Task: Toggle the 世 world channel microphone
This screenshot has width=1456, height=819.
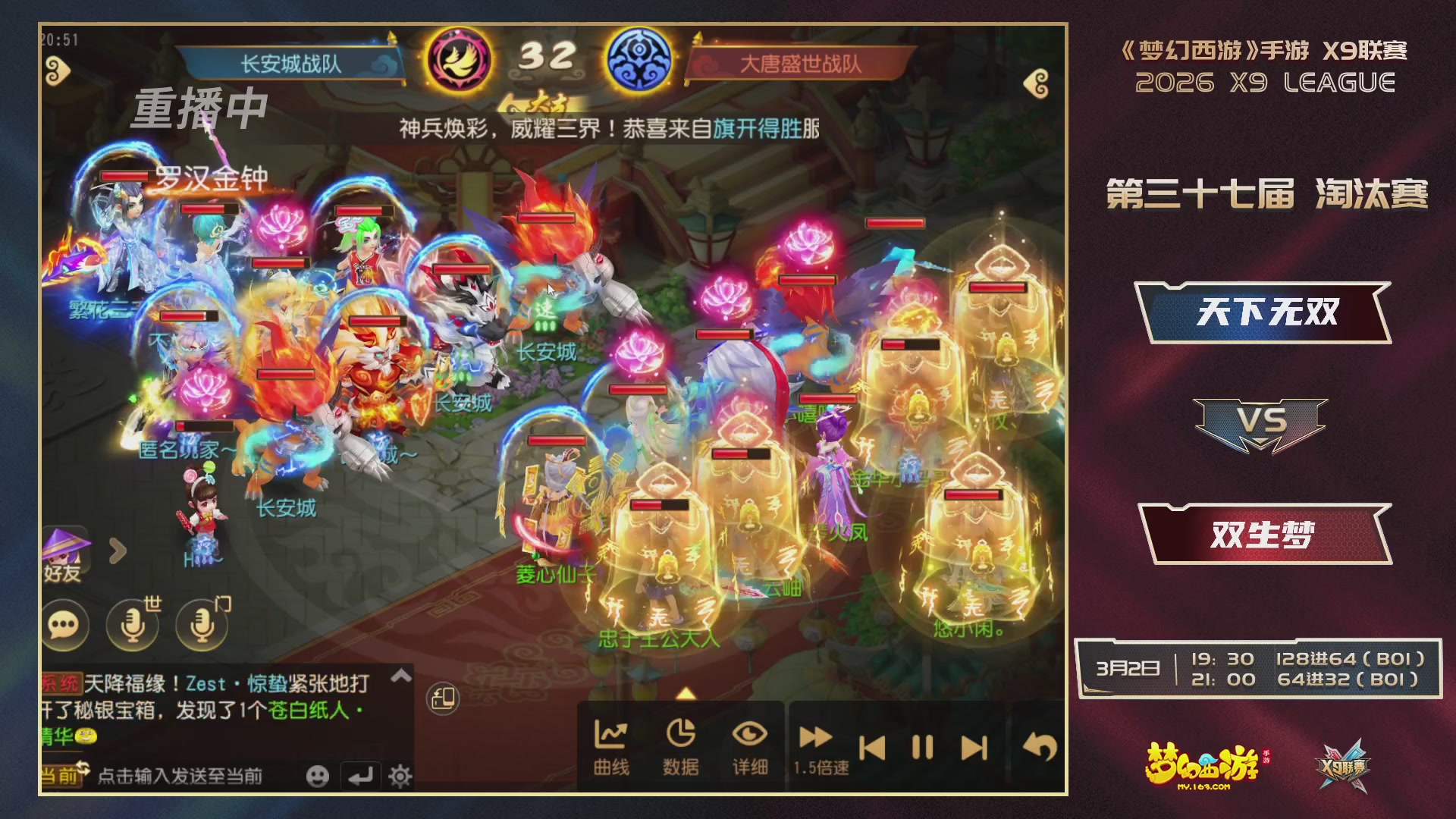Action: pyautogui.click(x=131, y=626)
